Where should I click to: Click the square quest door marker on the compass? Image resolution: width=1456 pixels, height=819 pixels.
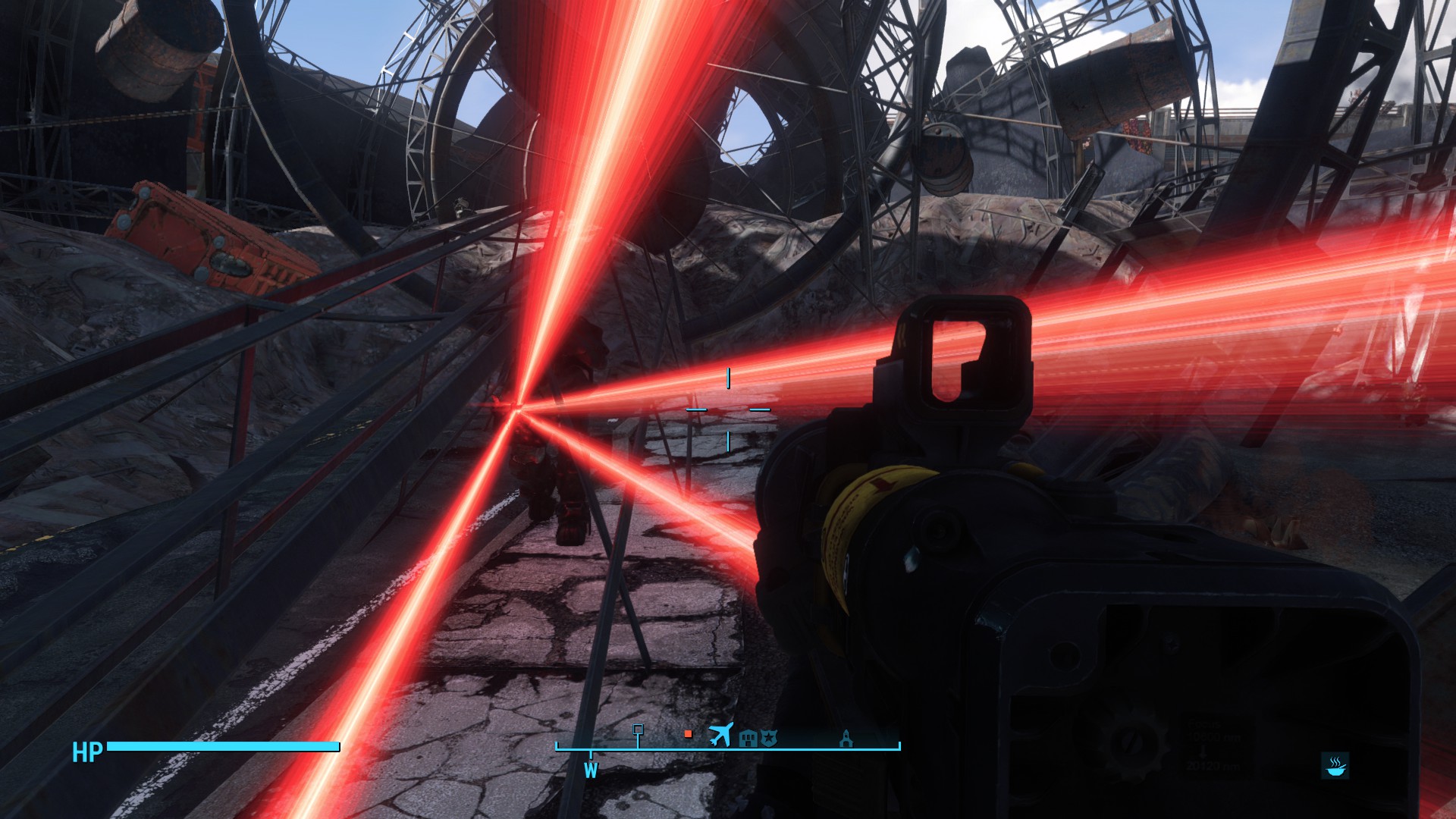638,729
